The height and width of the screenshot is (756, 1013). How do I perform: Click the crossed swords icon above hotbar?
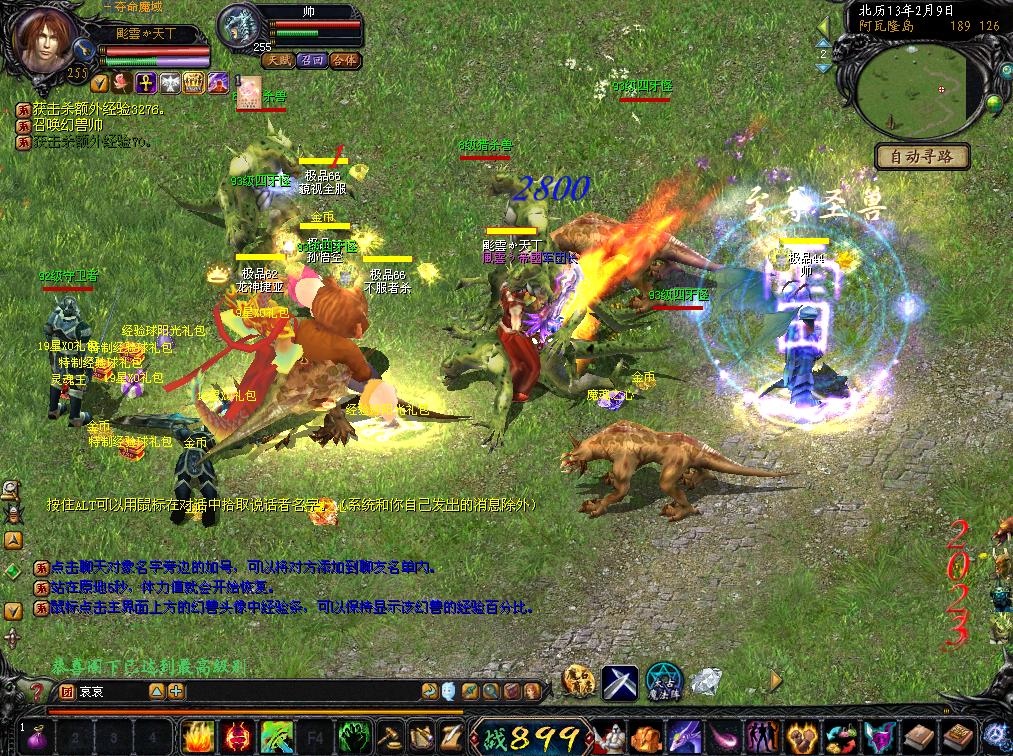tap(619, 681)
